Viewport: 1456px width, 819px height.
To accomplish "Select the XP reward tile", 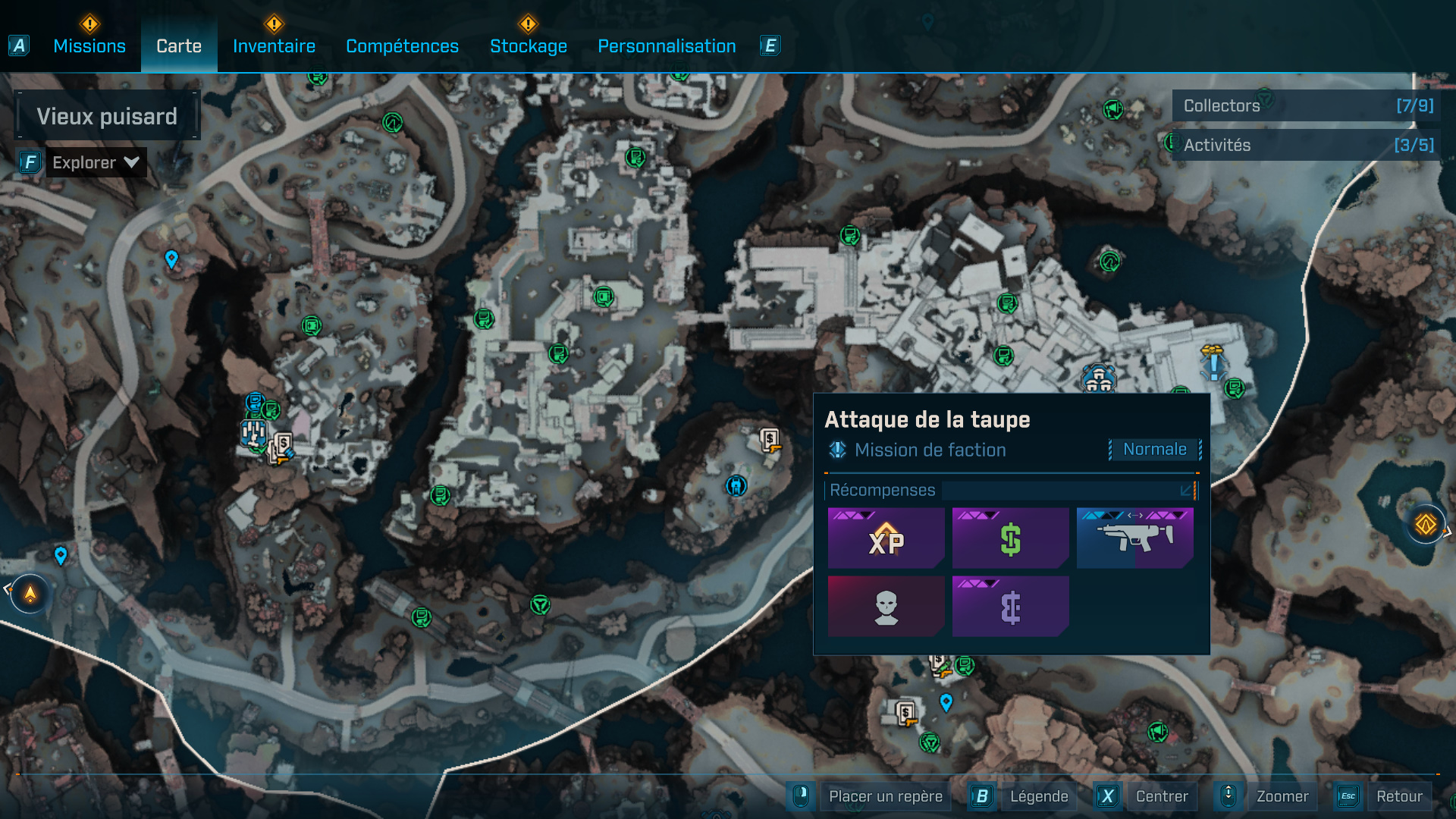I will click(x=886, y=538).
